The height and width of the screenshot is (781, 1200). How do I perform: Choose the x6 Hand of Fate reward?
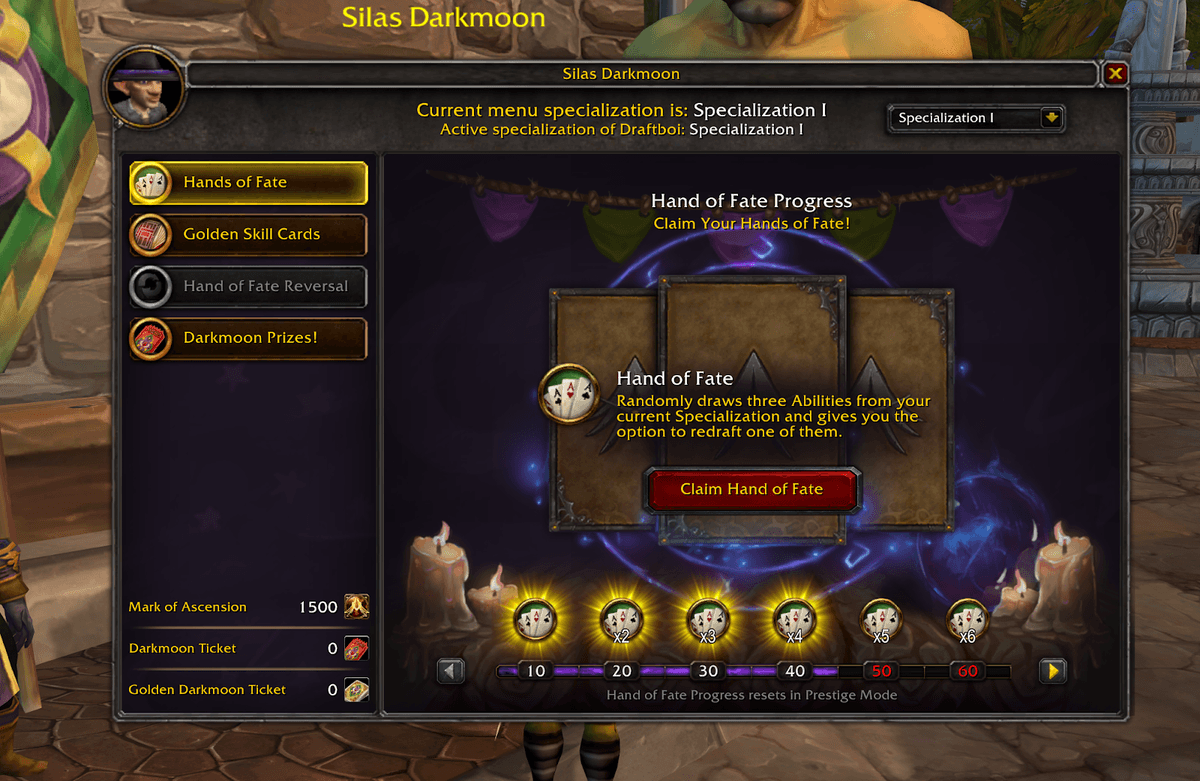[967, 620]
